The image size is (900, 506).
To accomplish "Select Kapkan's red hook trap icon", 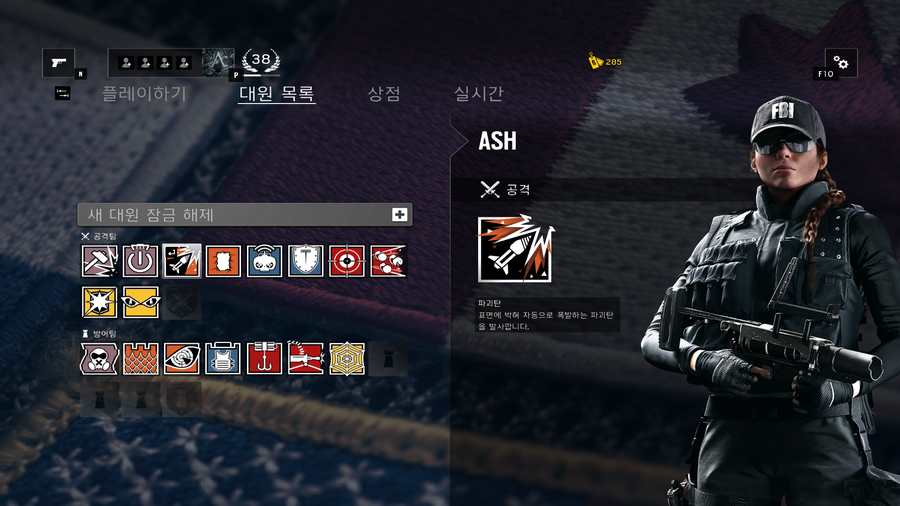I will point(265,358).
